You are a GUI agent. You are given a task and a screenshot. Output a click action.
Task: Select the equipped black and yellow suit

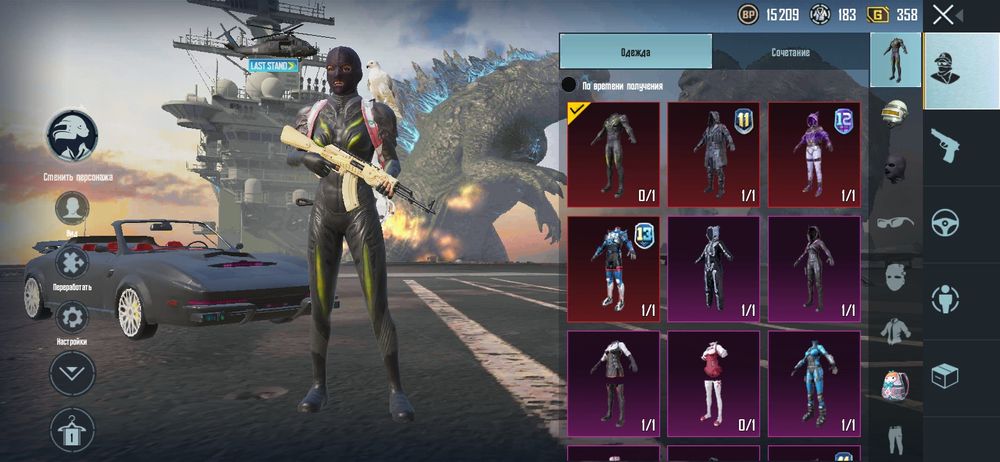tap(614, 153)
